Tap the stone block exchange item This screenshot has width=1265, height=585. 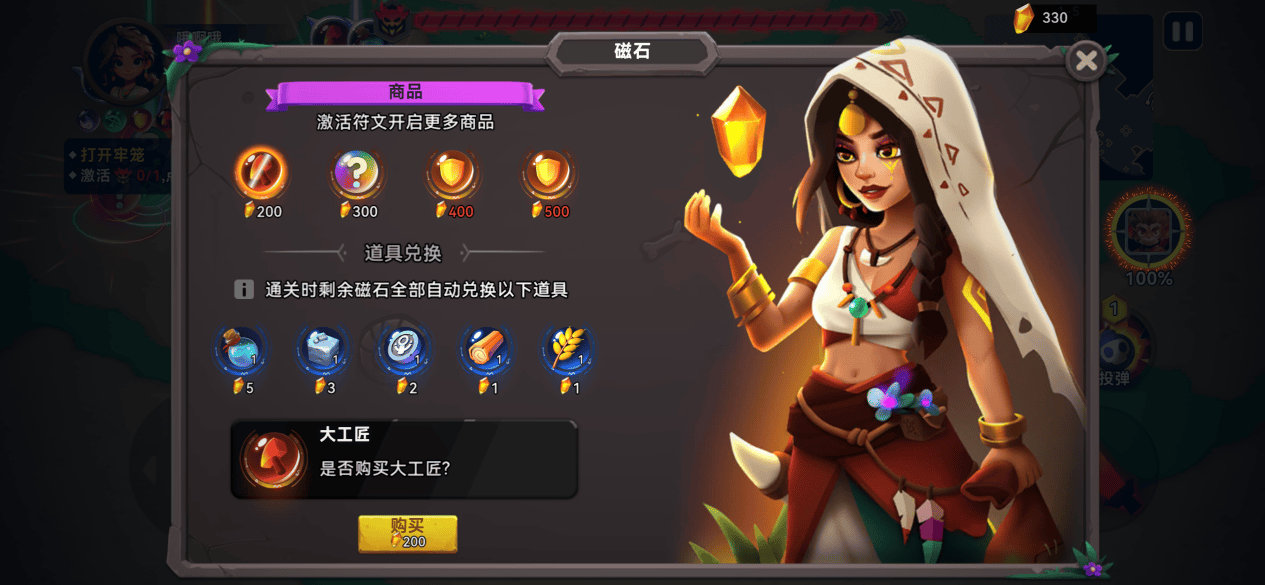point(323,350)
